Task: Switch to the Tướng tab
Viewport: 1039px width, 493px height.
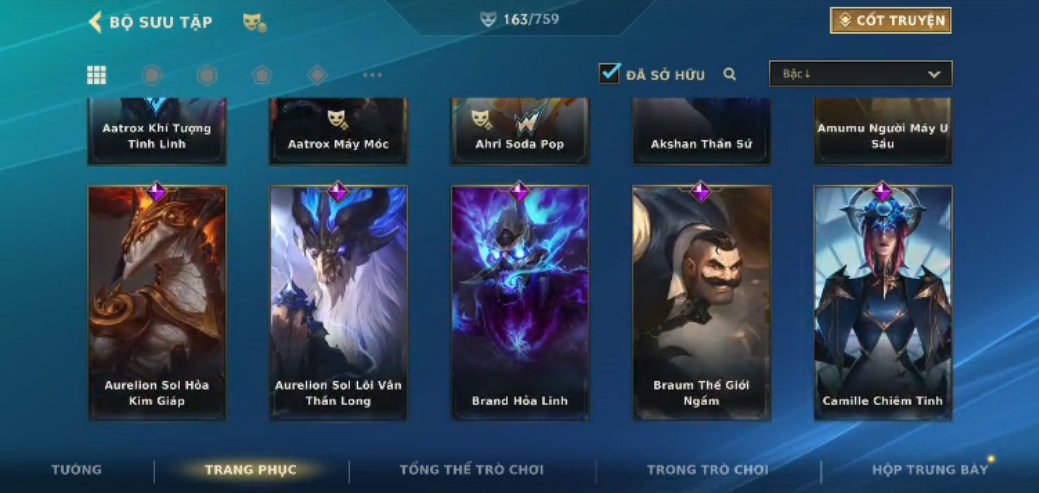Action: [77, 470]
